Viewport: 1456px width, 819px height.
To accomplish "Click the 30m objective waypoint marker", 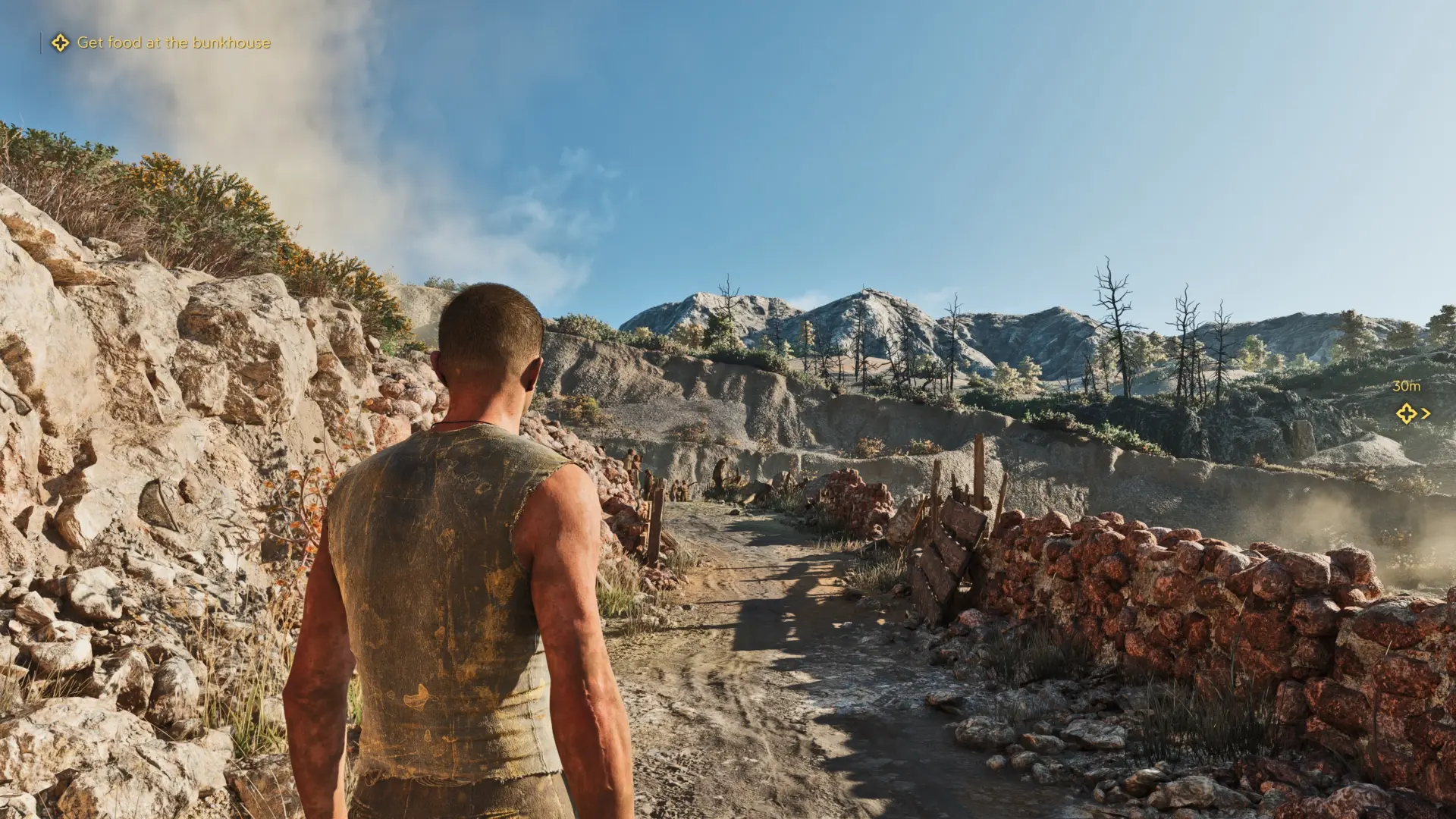I will tap(1407, 413).
